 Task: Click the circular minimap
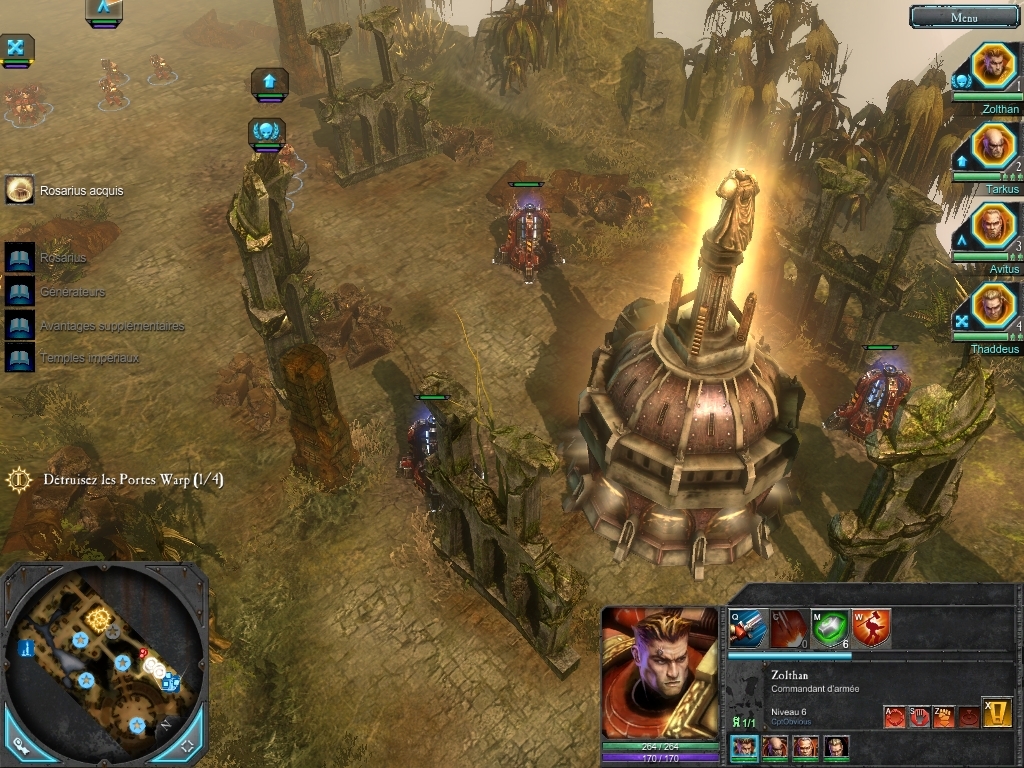click(x=104, y=660)
